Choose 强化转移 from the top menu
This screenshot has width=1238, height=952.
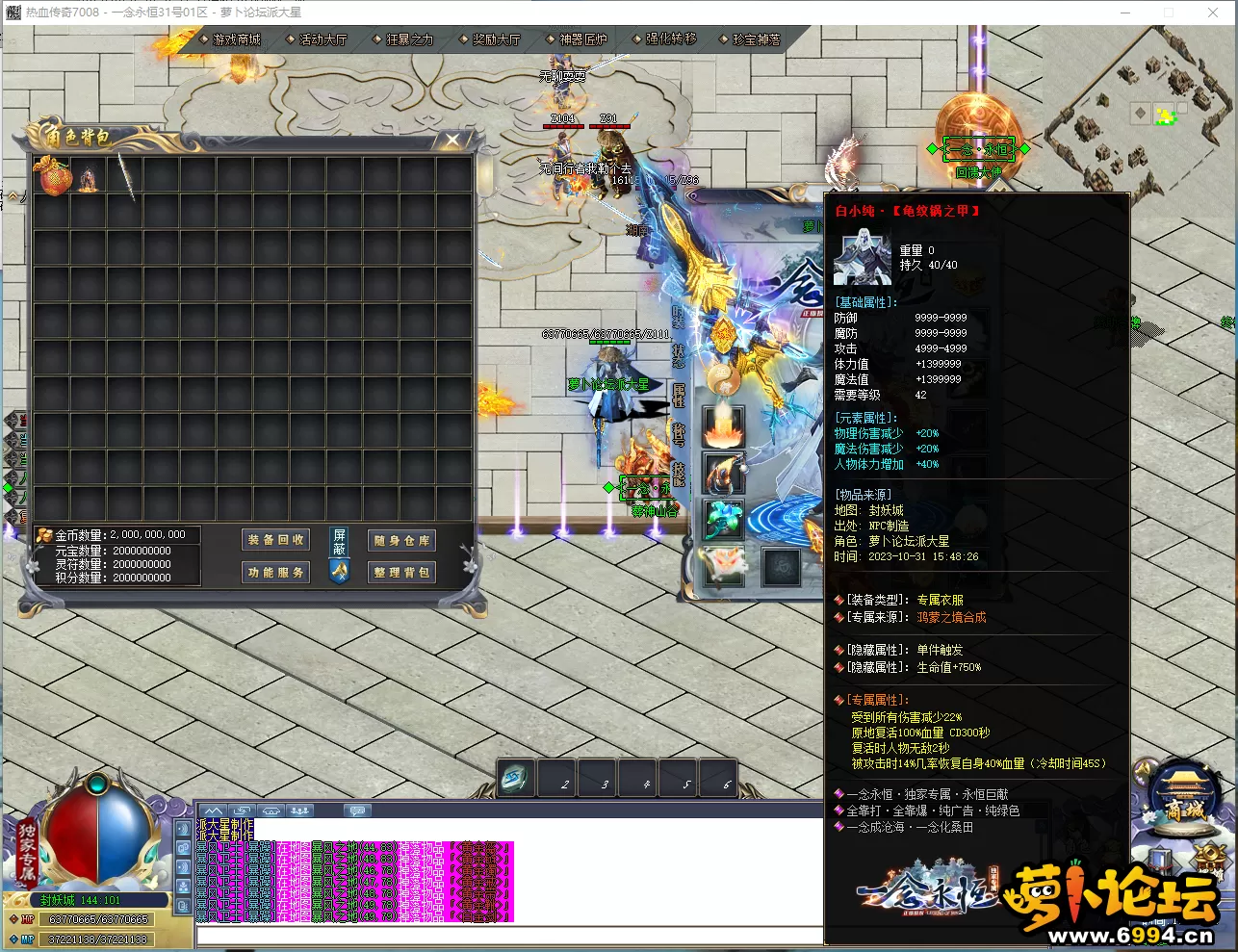coord(670,39)
